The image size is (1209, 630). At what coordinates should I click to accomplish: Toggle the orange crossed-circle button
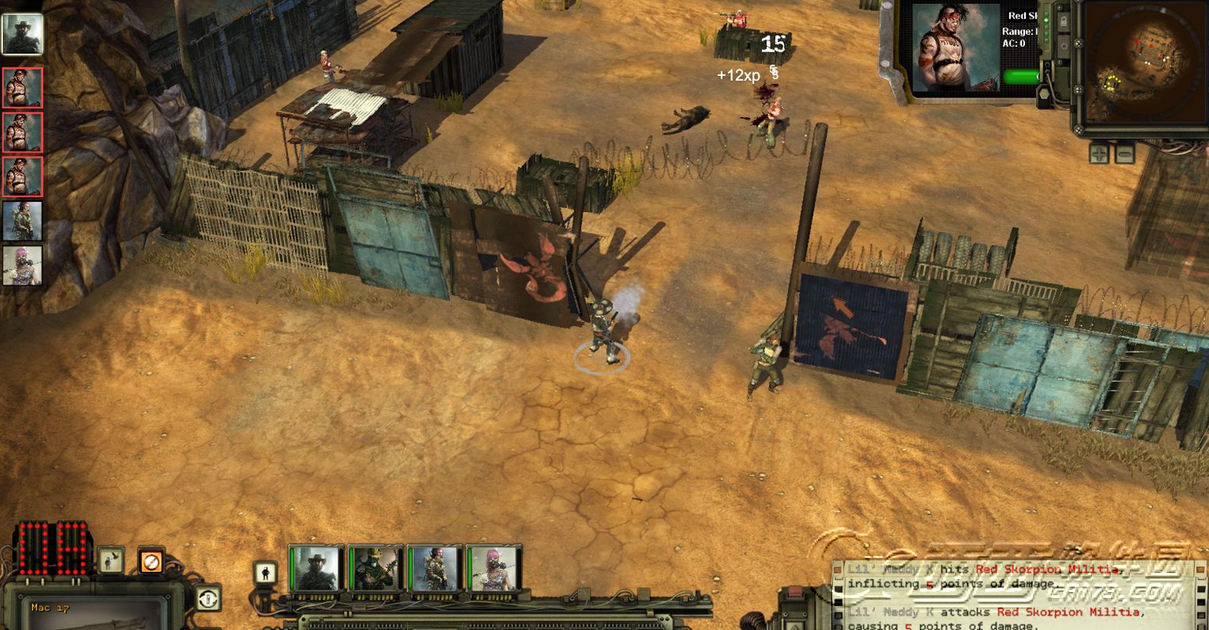(150, 561)
